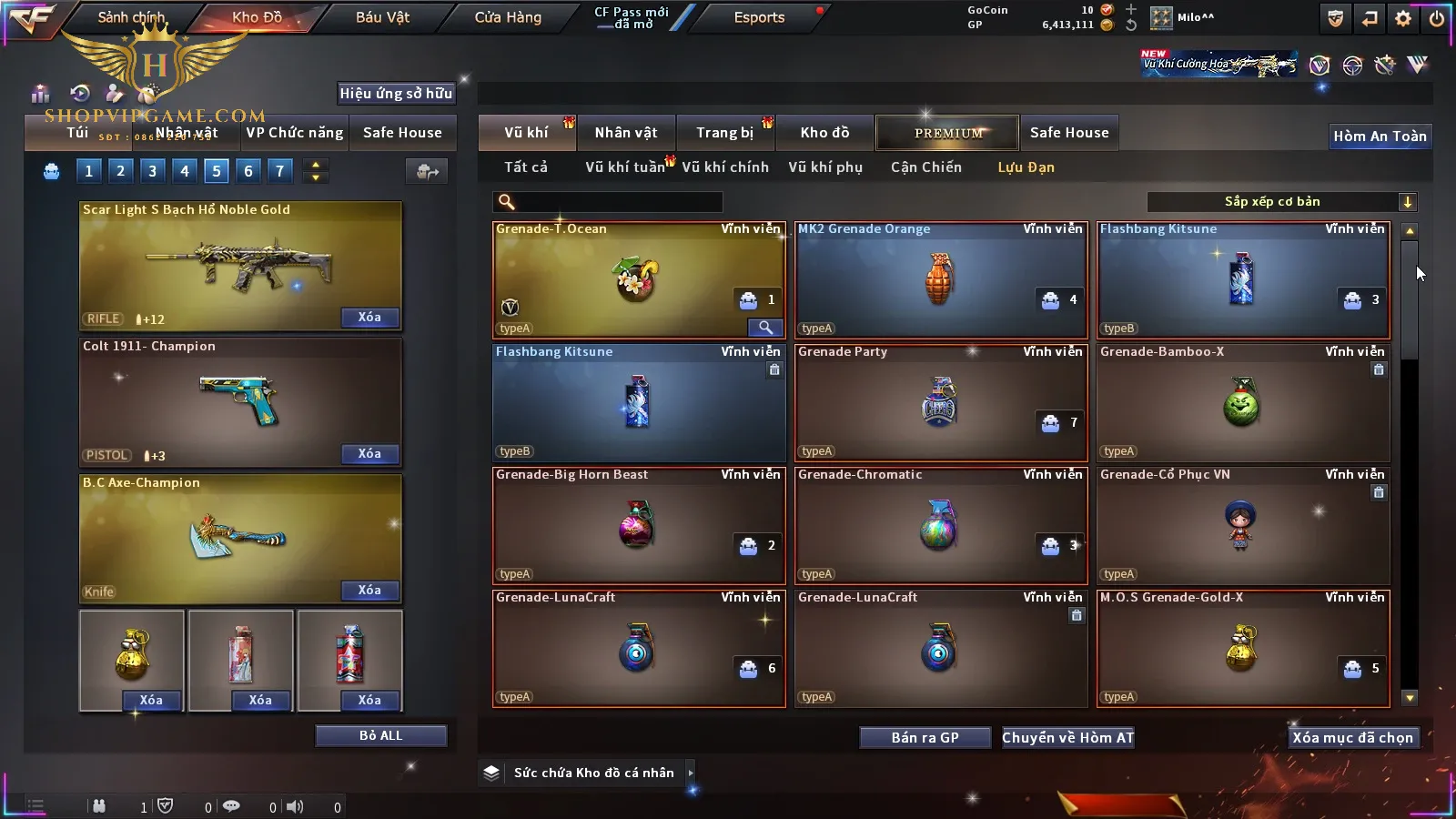Open the Esports section
1456x819 pixels.
759,17
